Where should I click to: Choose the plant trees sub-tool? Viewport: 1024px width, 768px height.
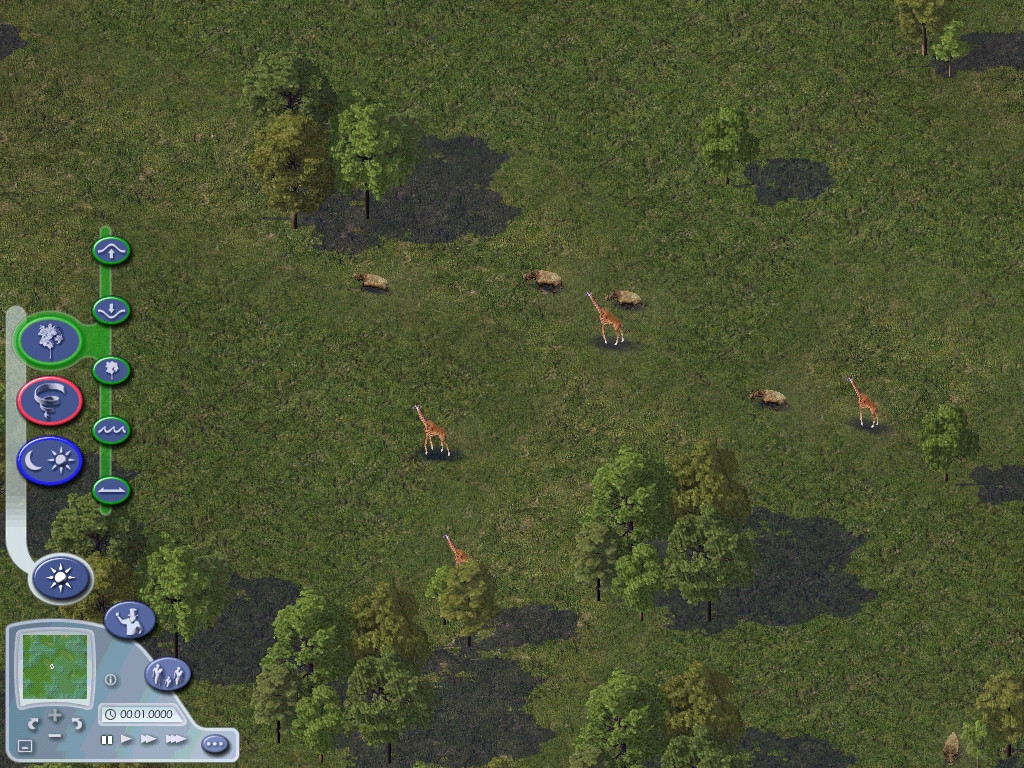(x=112, y=370)
